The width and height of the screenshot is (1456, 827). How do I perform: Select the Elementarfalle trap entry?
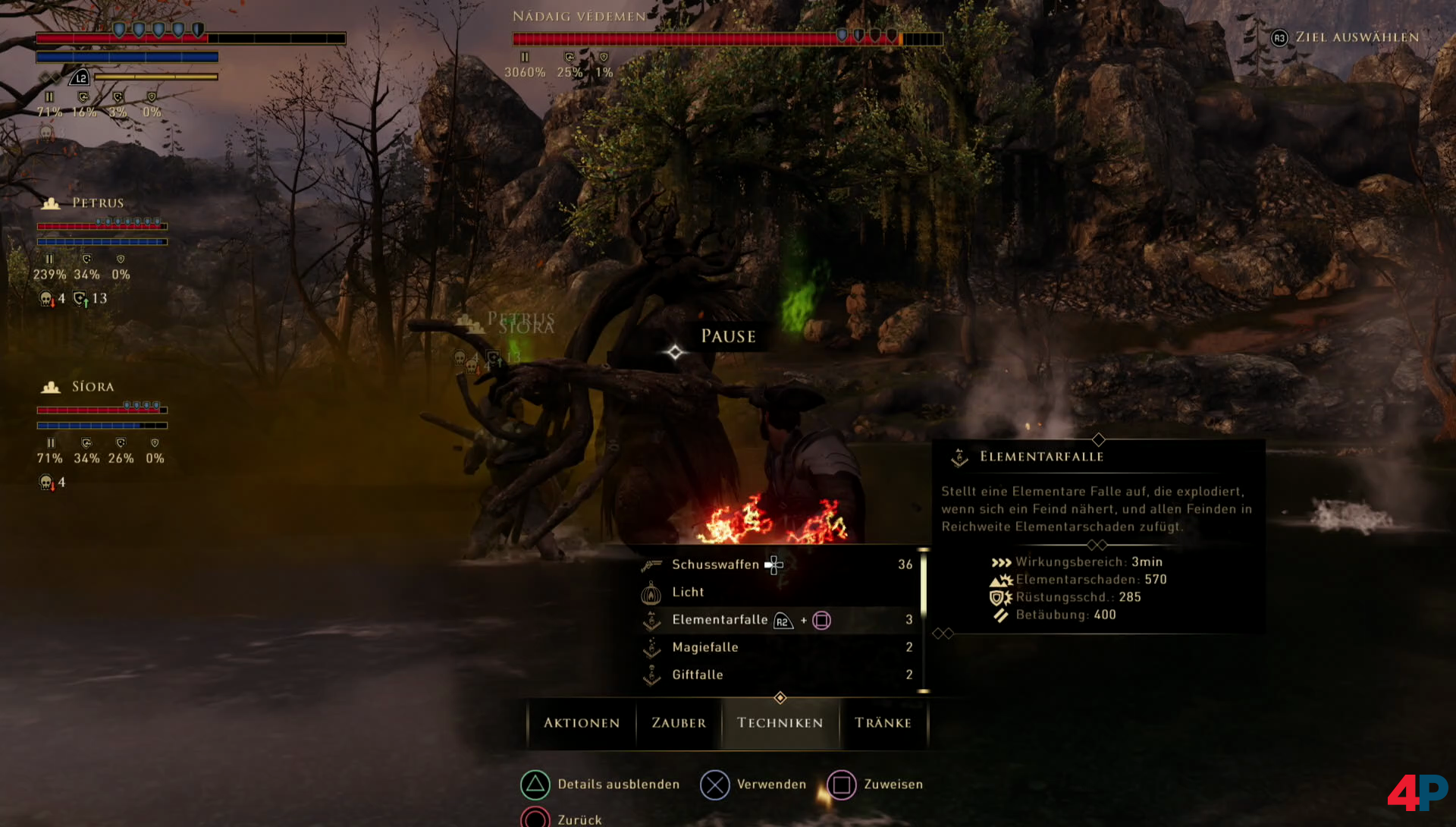coord(720,620)
